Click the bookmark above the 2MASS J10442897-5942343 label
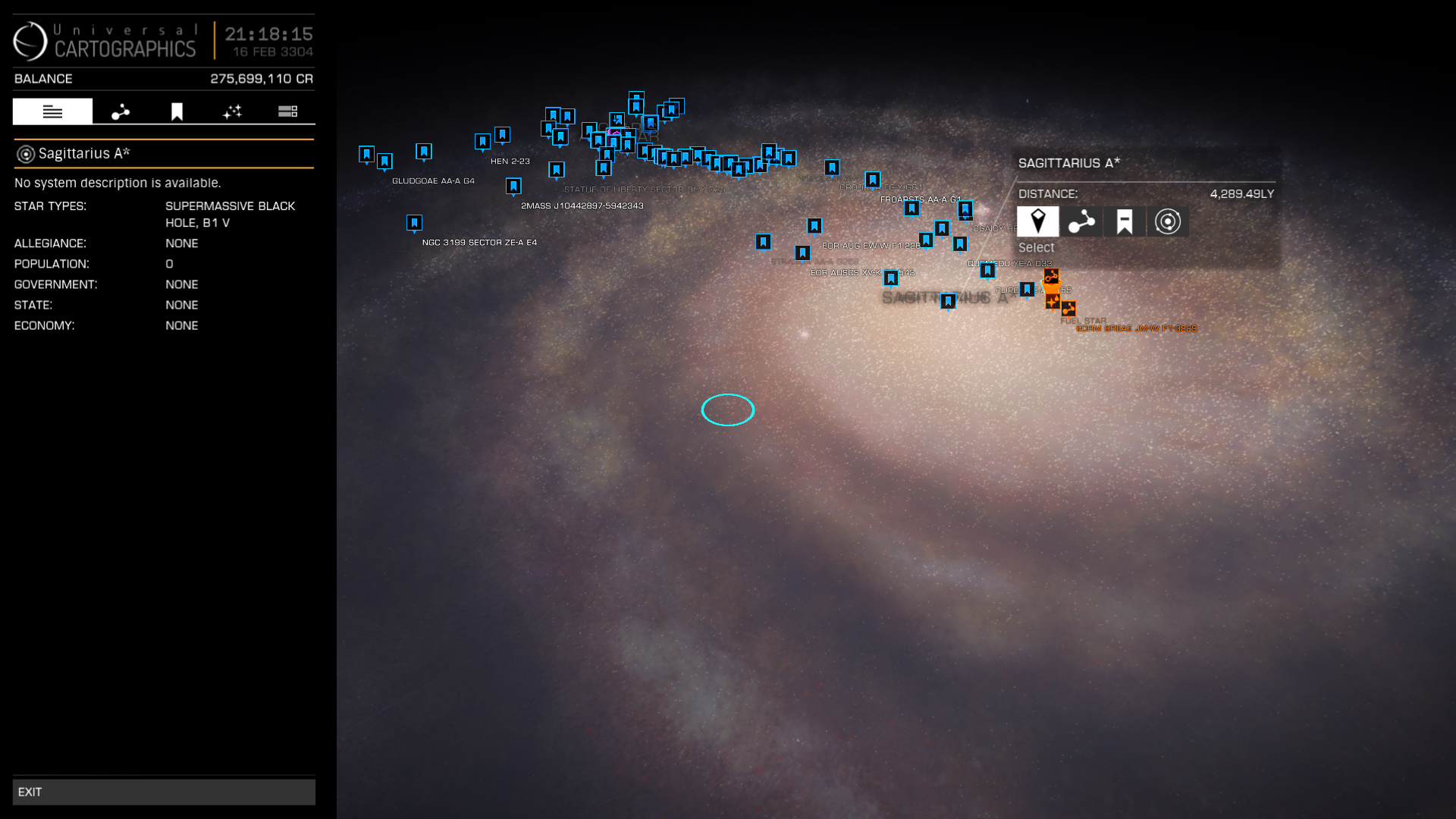Image resolution: width=1456 pixels, height=819 pixels. [x=513, y=186]
